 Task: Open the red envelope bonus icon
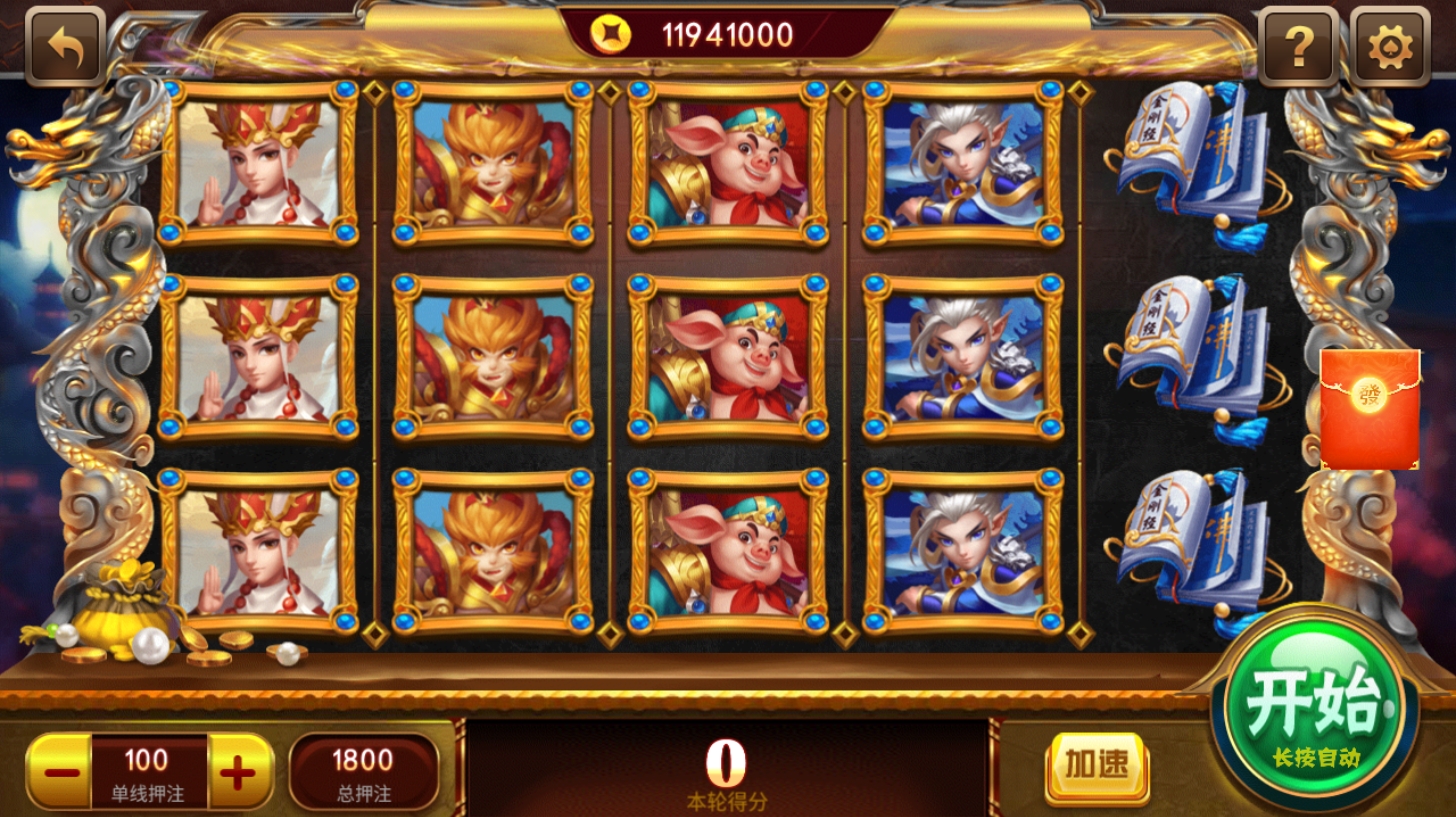pos(1370,409)
